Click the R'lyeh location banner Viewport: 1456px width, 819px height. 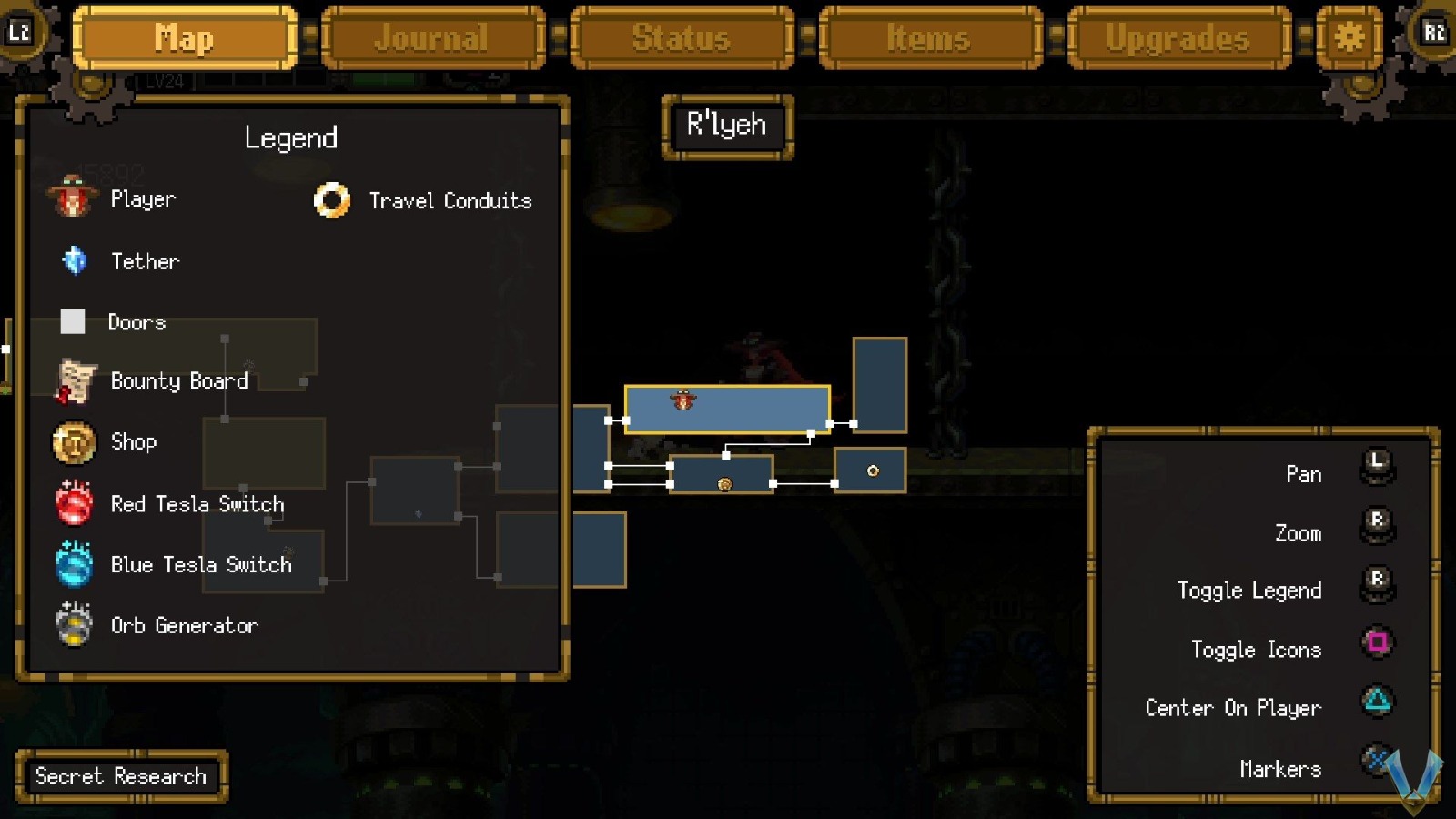click(x=726, y=126)
